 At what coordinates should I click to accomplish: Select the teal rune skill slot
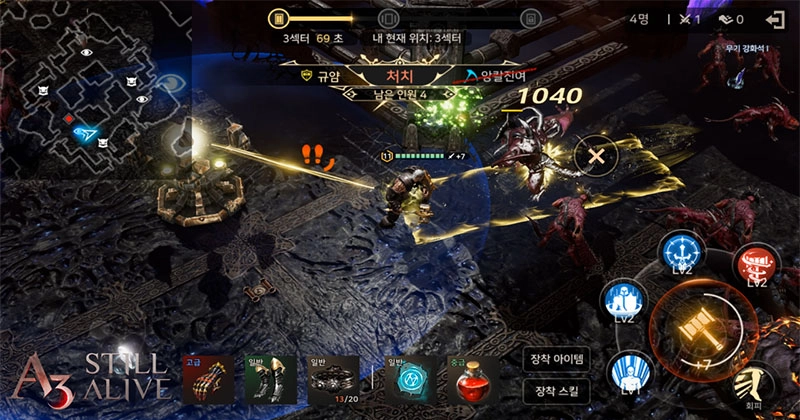click(411, 380)
